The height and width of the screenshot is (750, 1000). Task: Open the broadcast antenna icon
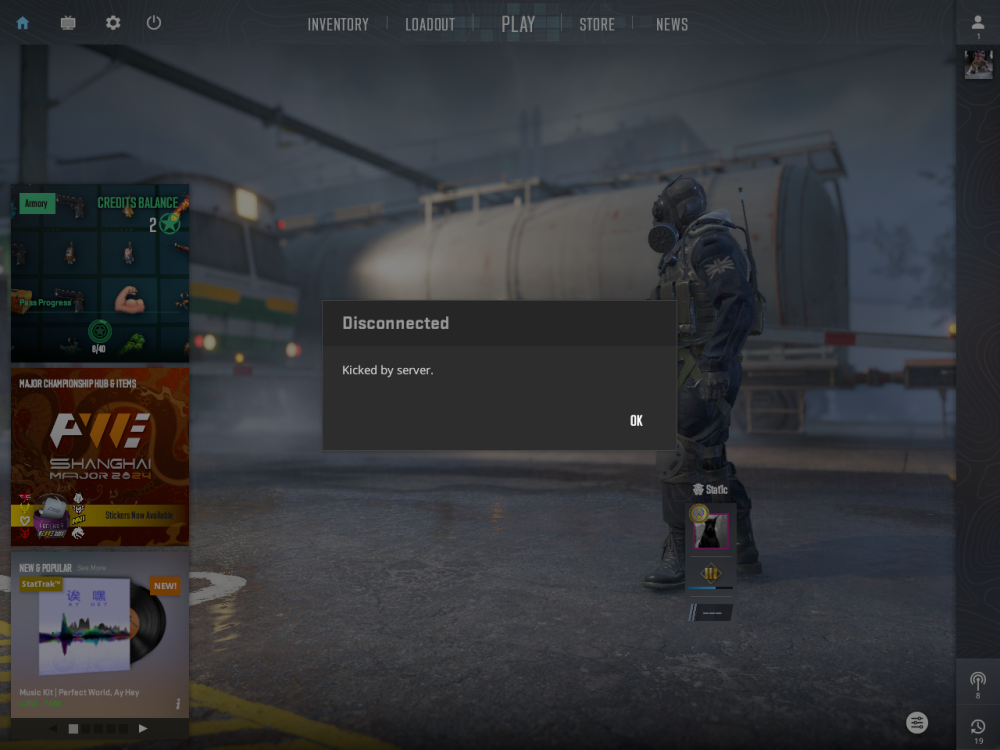click(x=978, y=681)
